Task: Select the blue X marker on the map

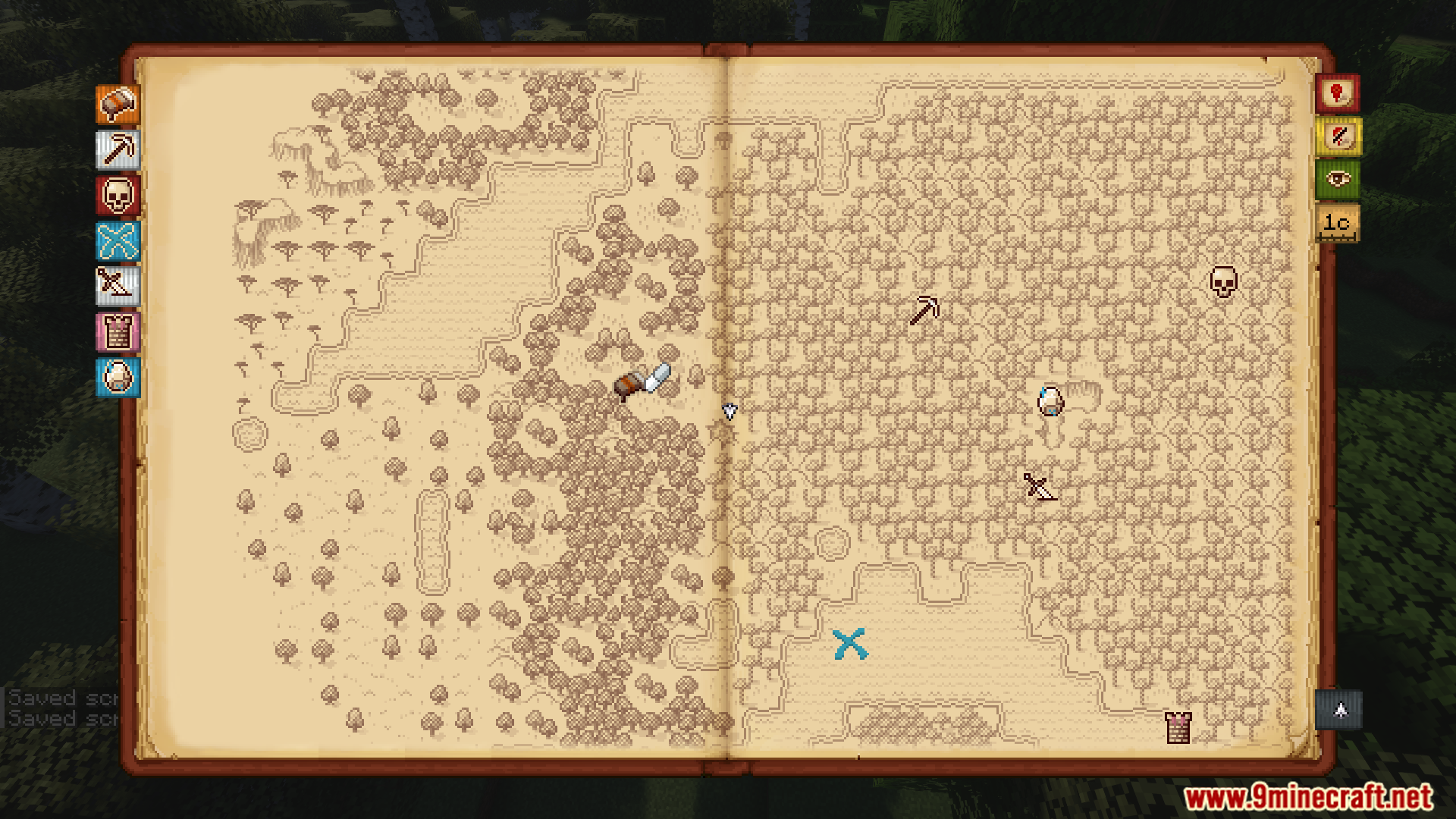Action: tap(849, 645)
